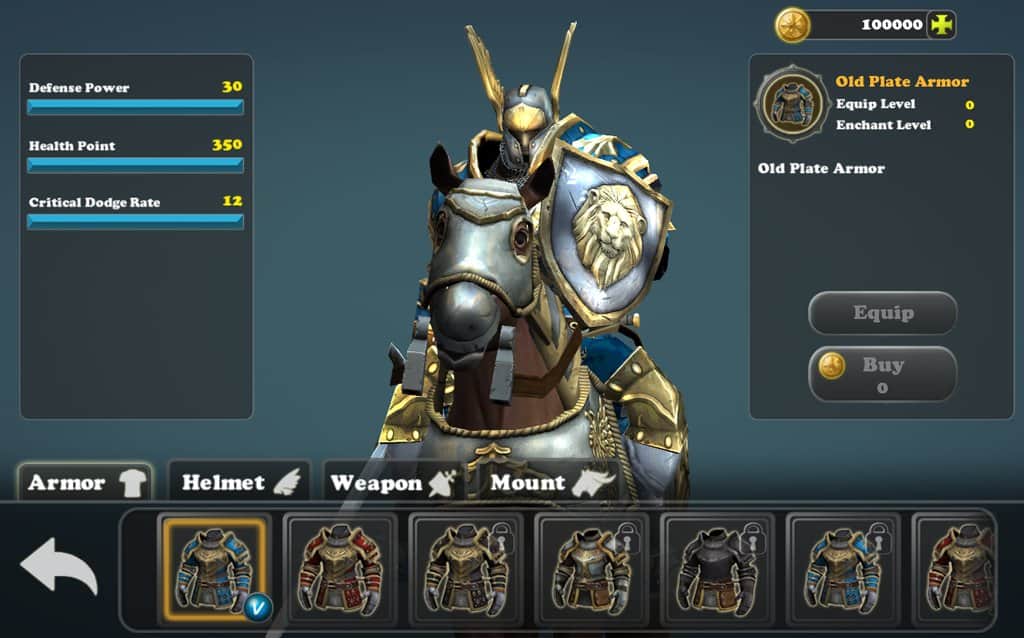Screen dimensions: 1024x638
Task: Click the Equip button
Action: [882, 313]
